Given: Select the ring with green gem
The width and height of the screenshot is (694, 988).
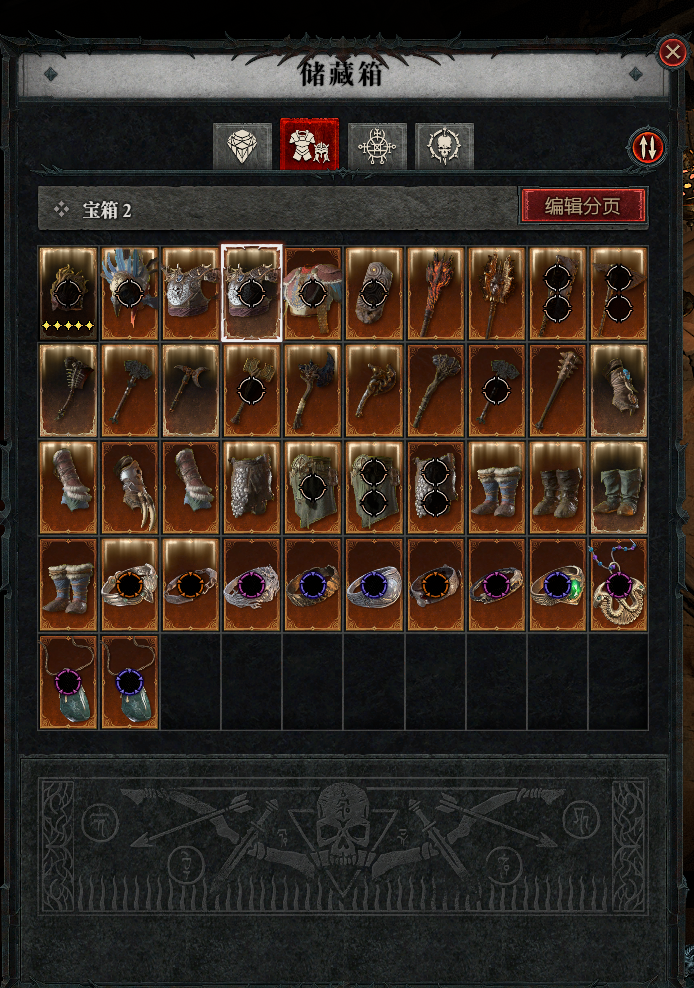Looking at the screenshot, I should click(557, 587).
